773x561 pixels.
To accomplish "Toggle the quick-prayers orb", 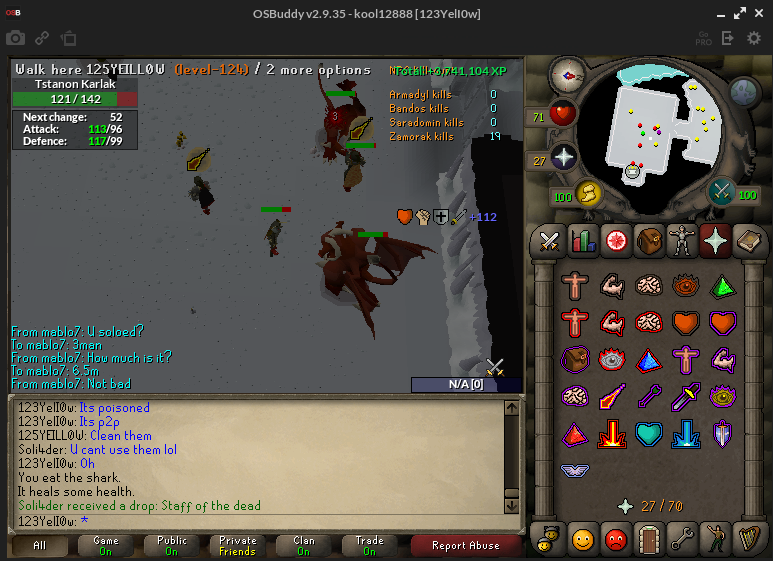I will point(563,159).
